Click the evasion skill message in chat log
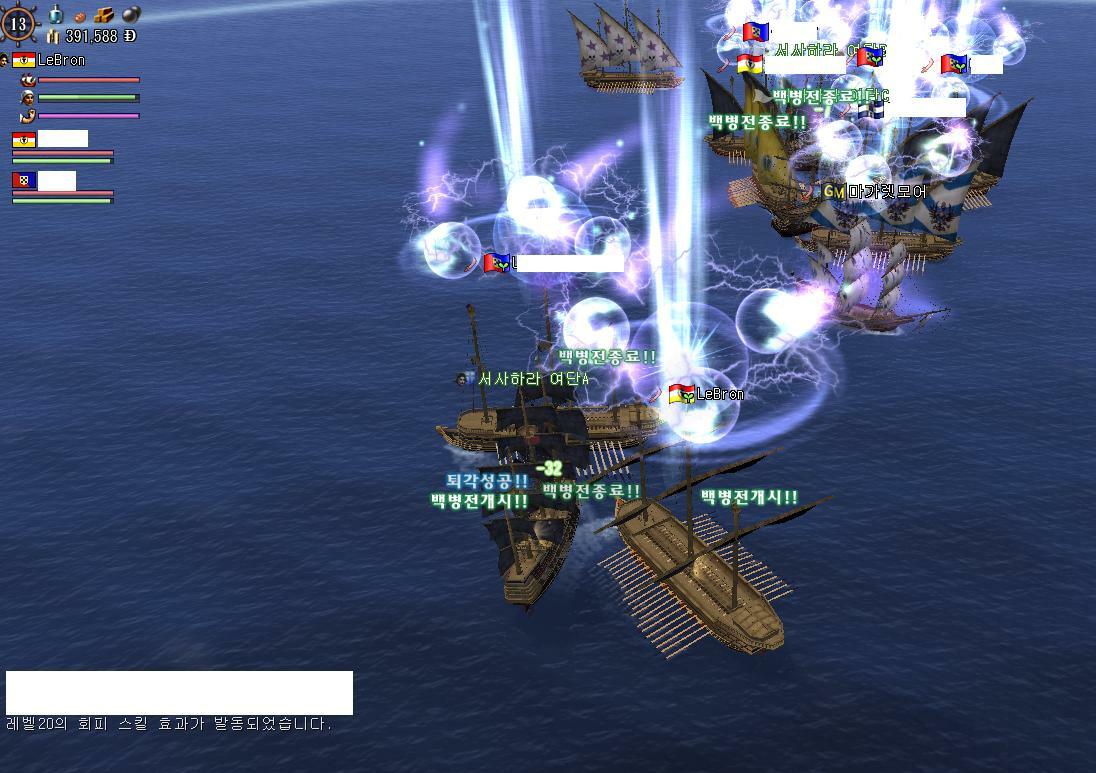 (168, 724)
